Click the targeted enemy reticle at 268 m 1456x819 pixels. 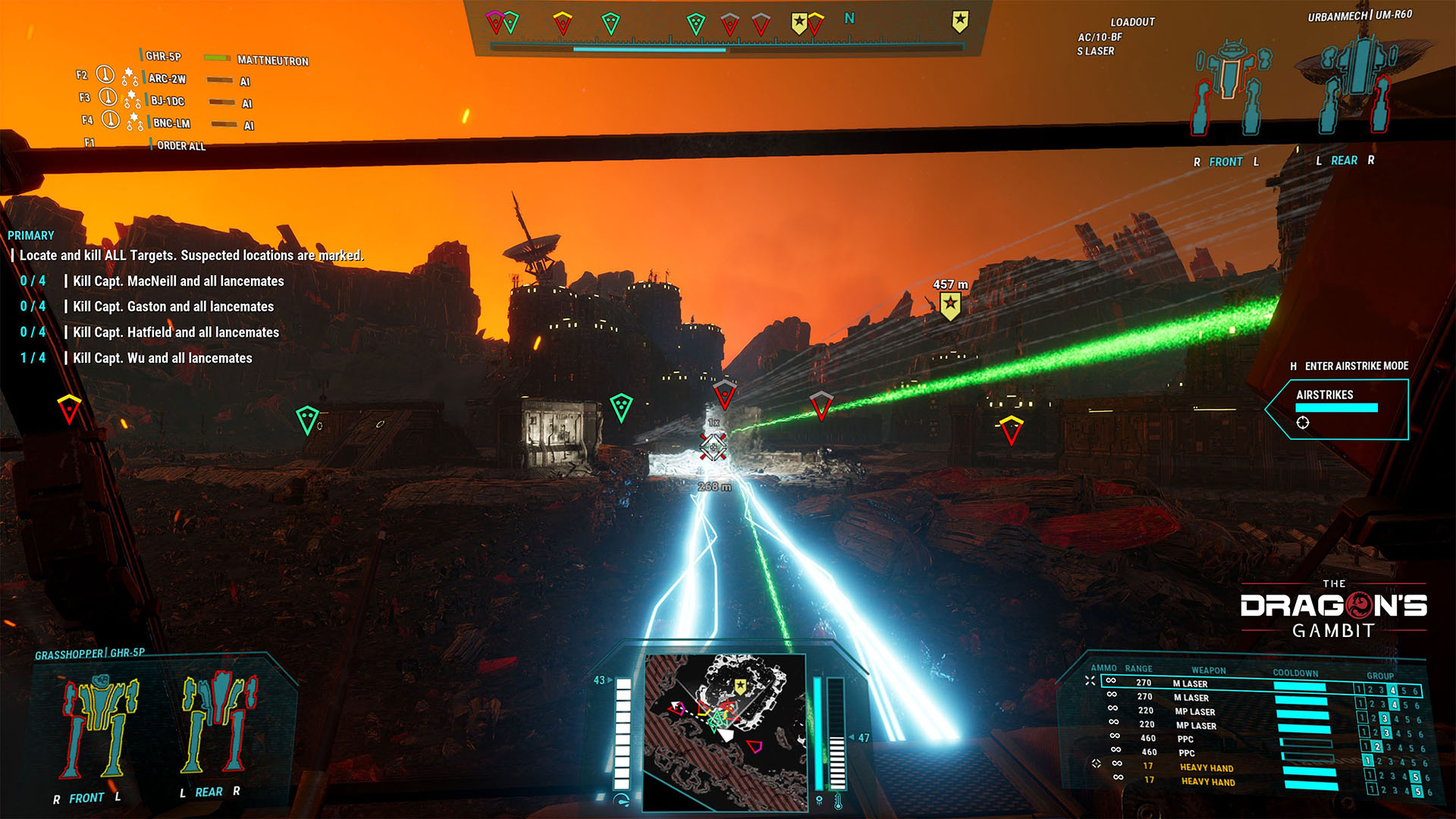[x=713, y=447]
